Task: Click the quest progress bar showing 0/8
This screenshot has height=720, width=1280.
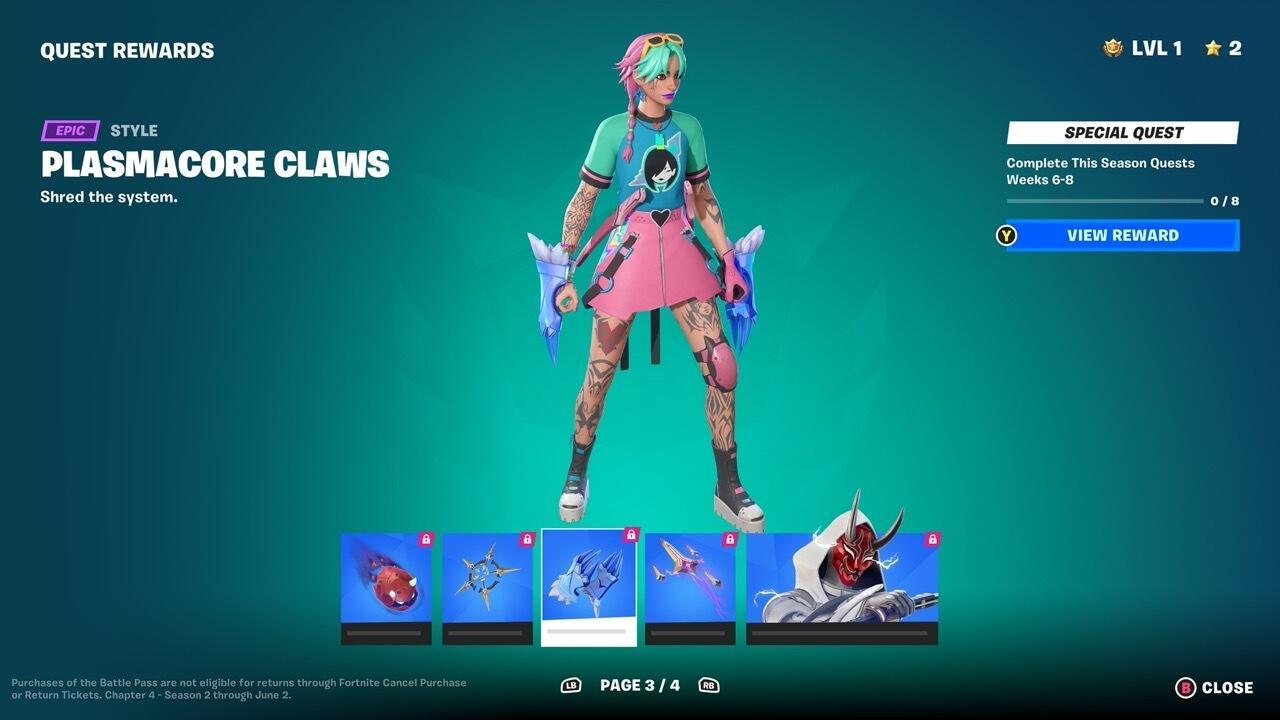Action: (1106, 199)
